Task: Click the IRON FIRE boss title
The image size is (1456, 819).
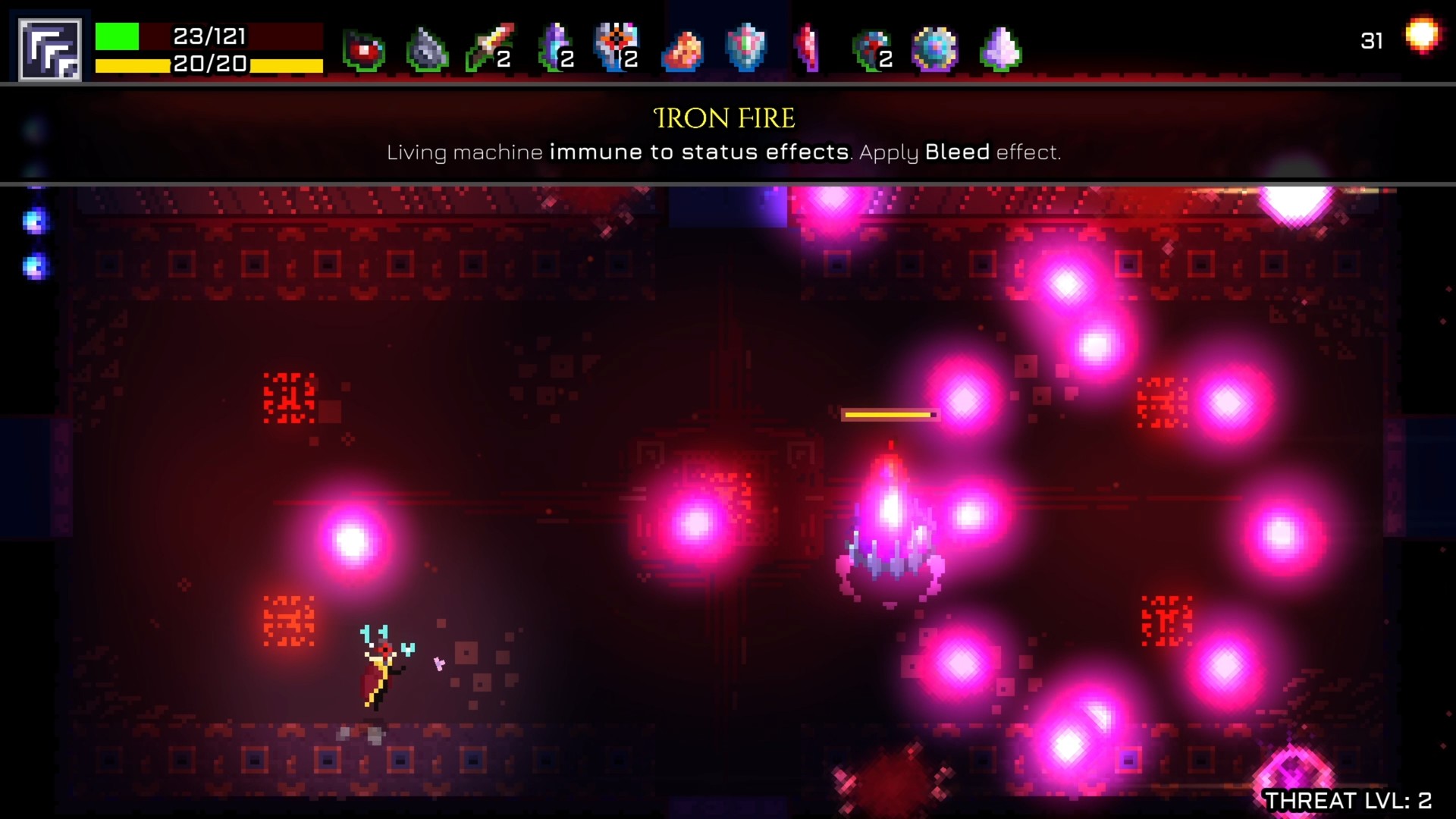Action: coord(726,118)
